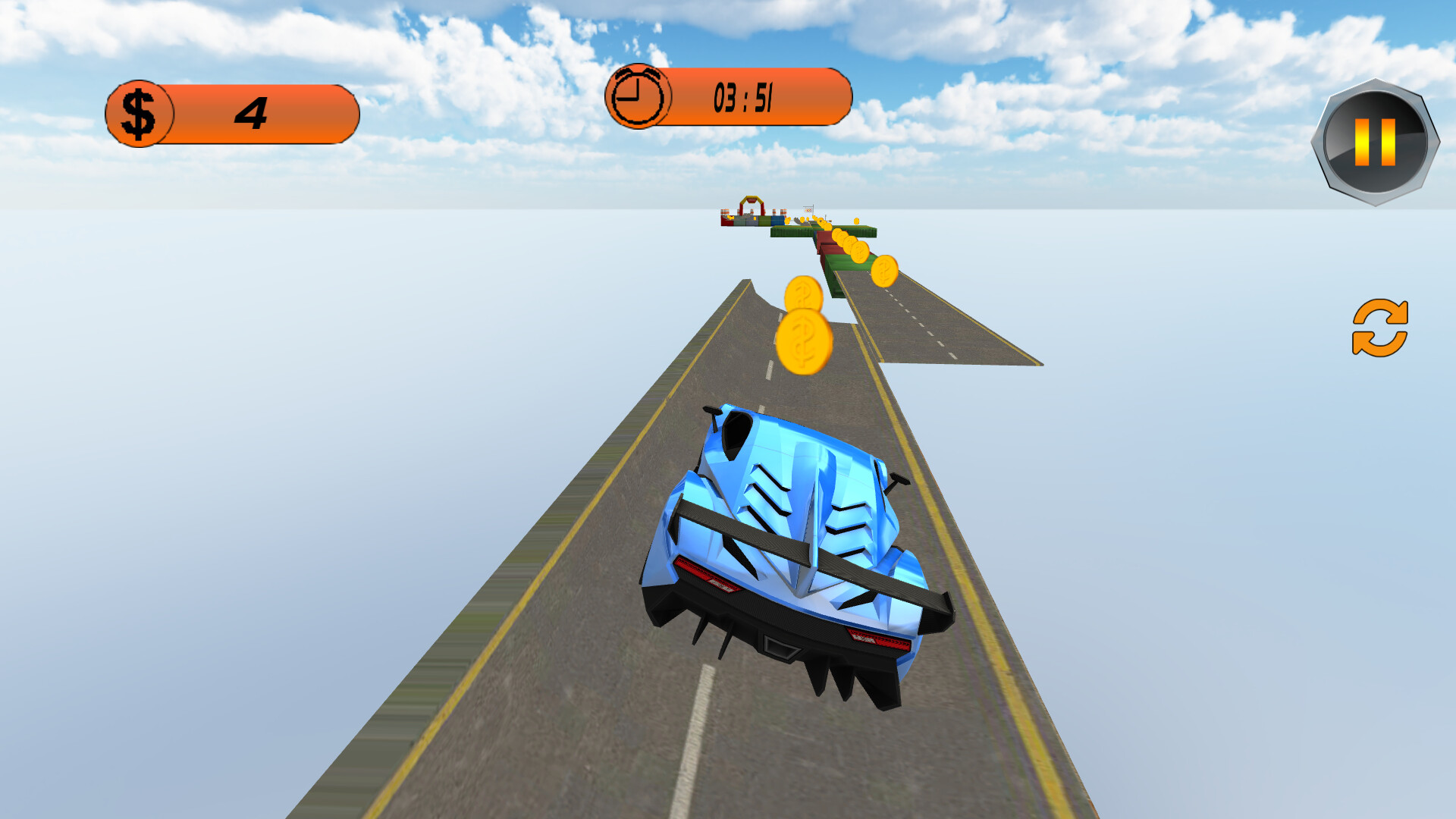Click the finish gate in the distance

click(x=749, y=206)
